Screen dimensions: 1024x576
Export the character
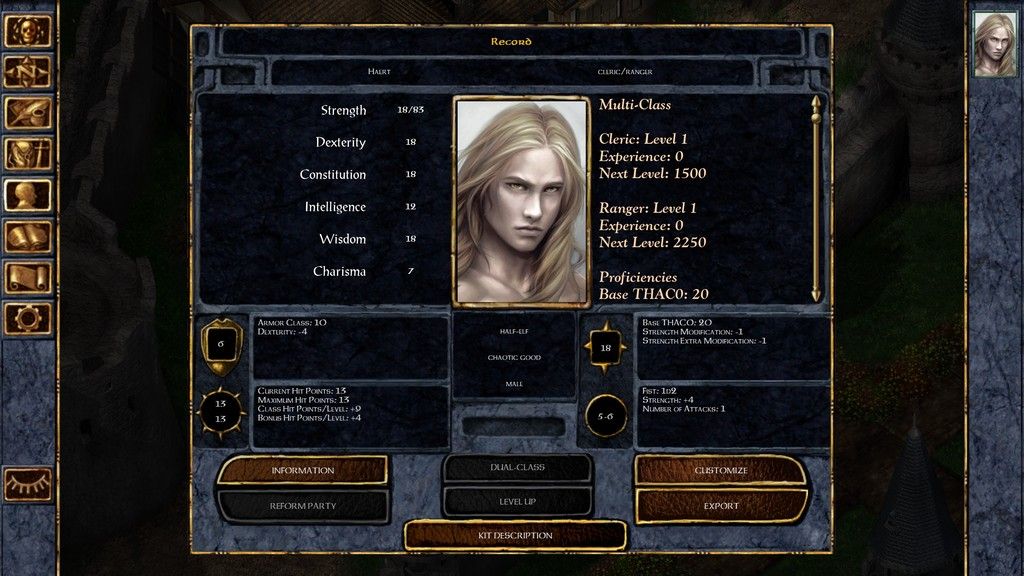(721, 506)
